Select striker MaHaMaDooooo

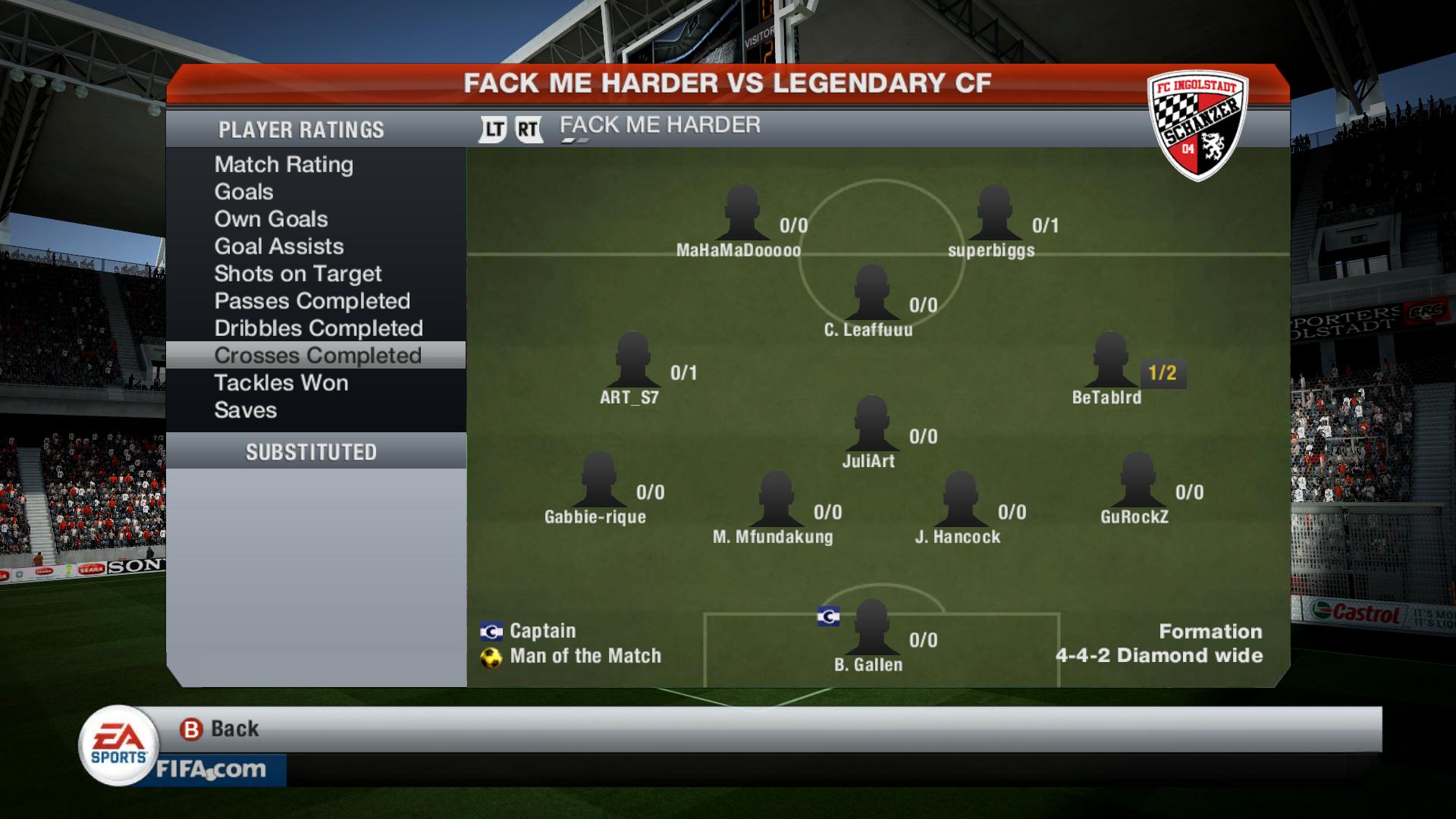click(741, 215)
